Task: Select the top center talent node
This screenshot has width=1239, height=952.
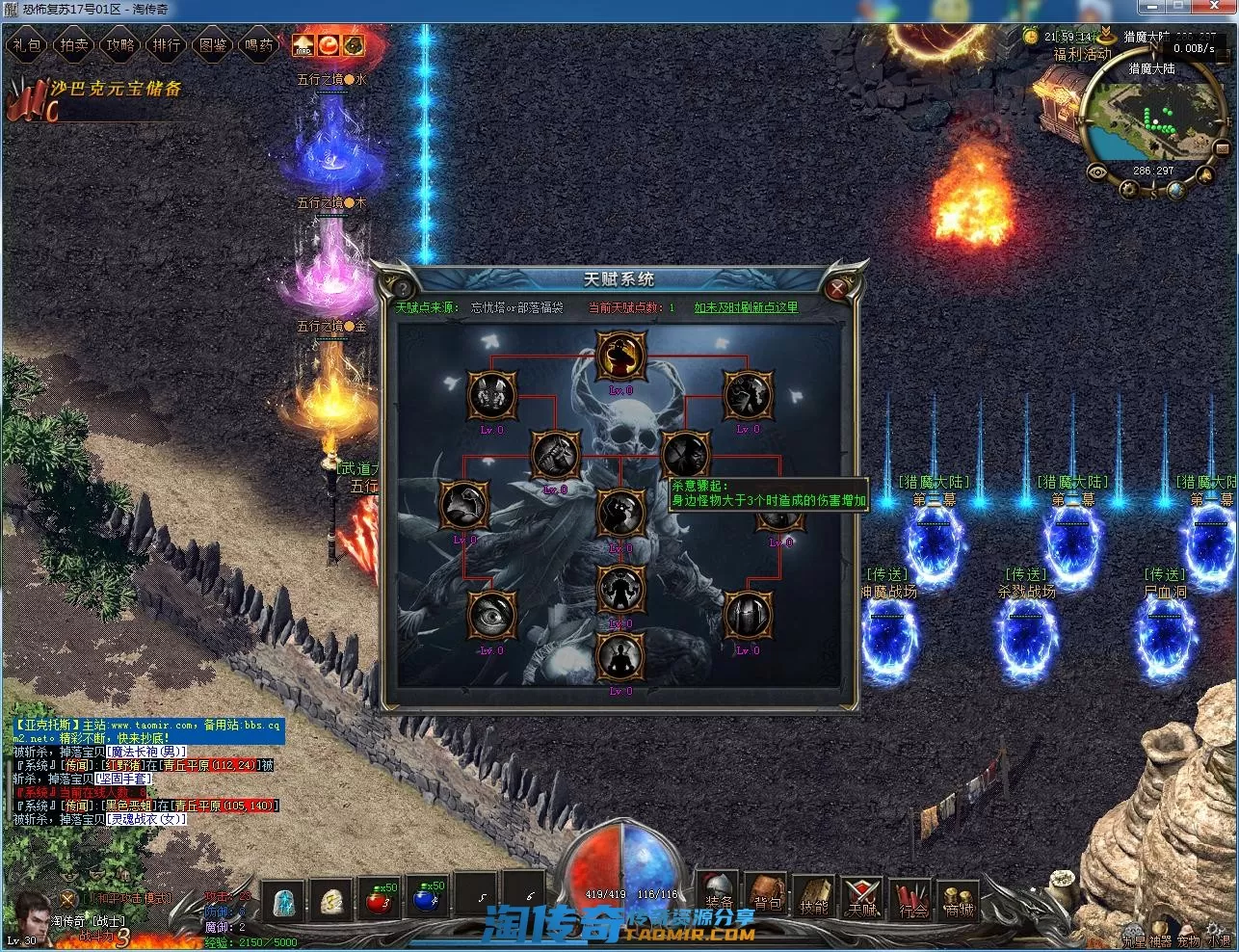Action: click(x=620, y=357)
